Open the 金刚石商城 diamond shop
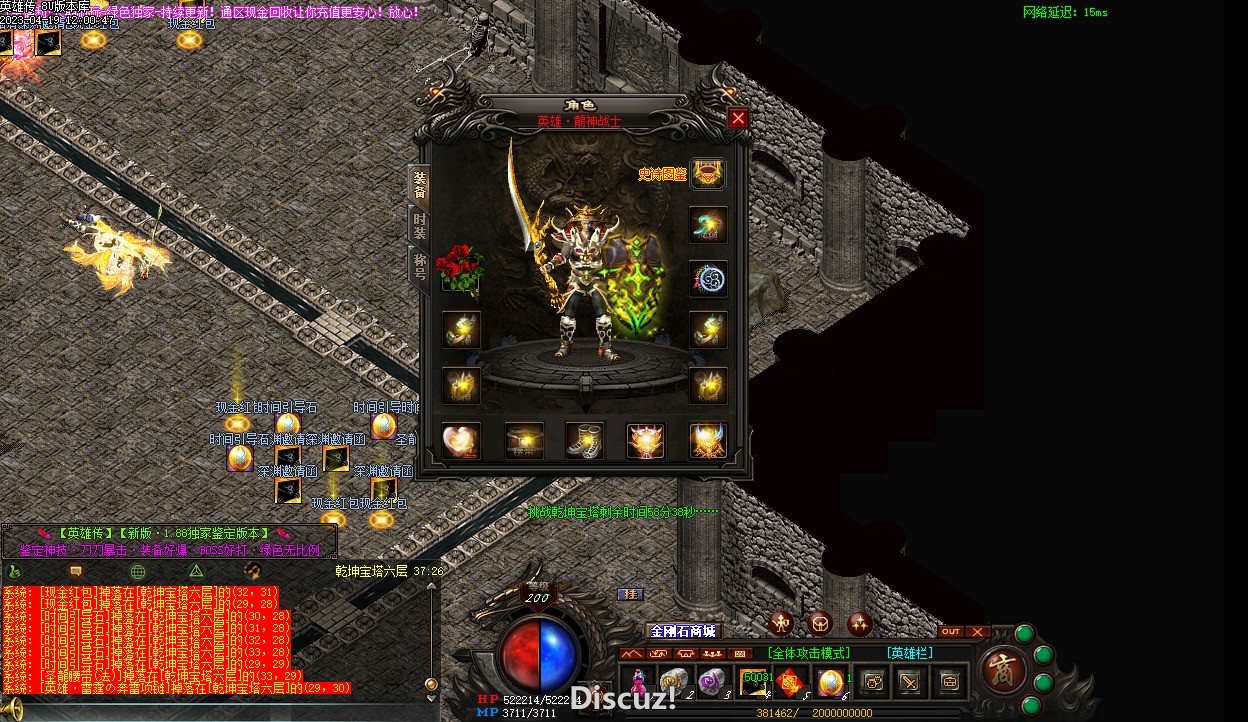This screenshot has height=722, width=1248. point(683,631)
